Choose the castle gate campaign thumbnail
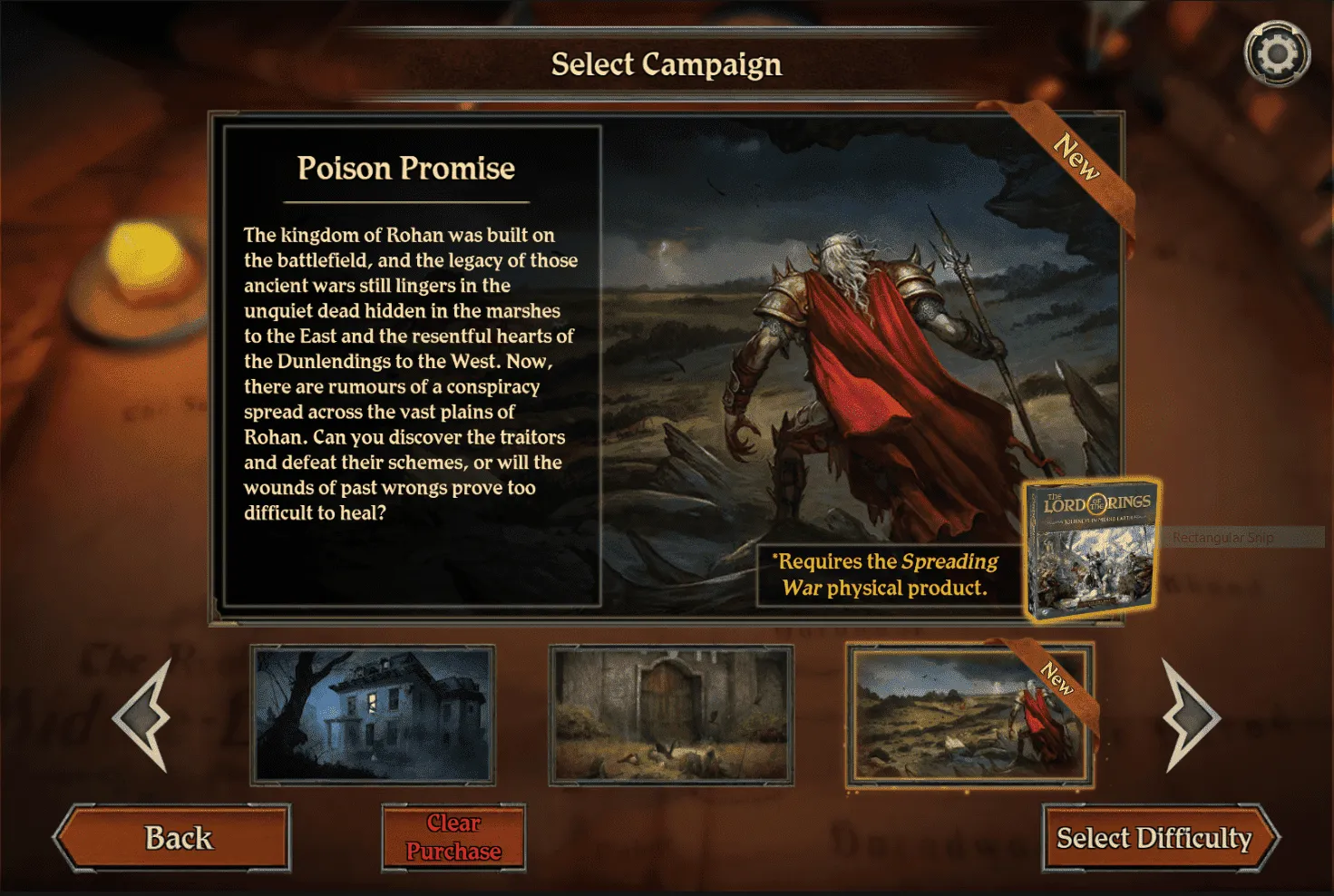Screen dimensions: 1334x896 click(x=671, y=715)
